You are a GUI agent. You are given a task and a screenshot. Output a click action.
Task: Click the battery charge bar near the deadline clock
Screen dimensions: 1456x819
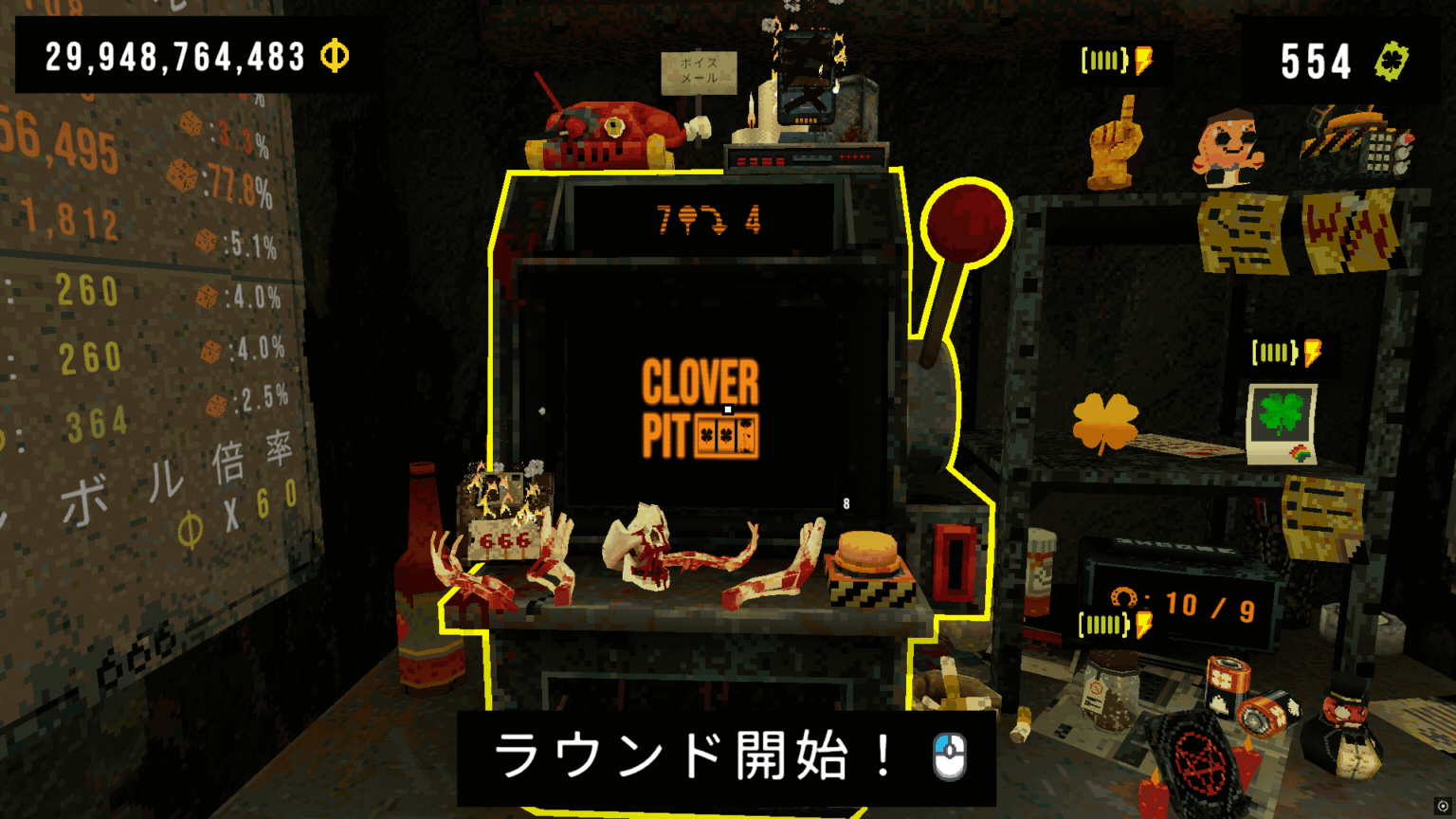coord(1102,623)
